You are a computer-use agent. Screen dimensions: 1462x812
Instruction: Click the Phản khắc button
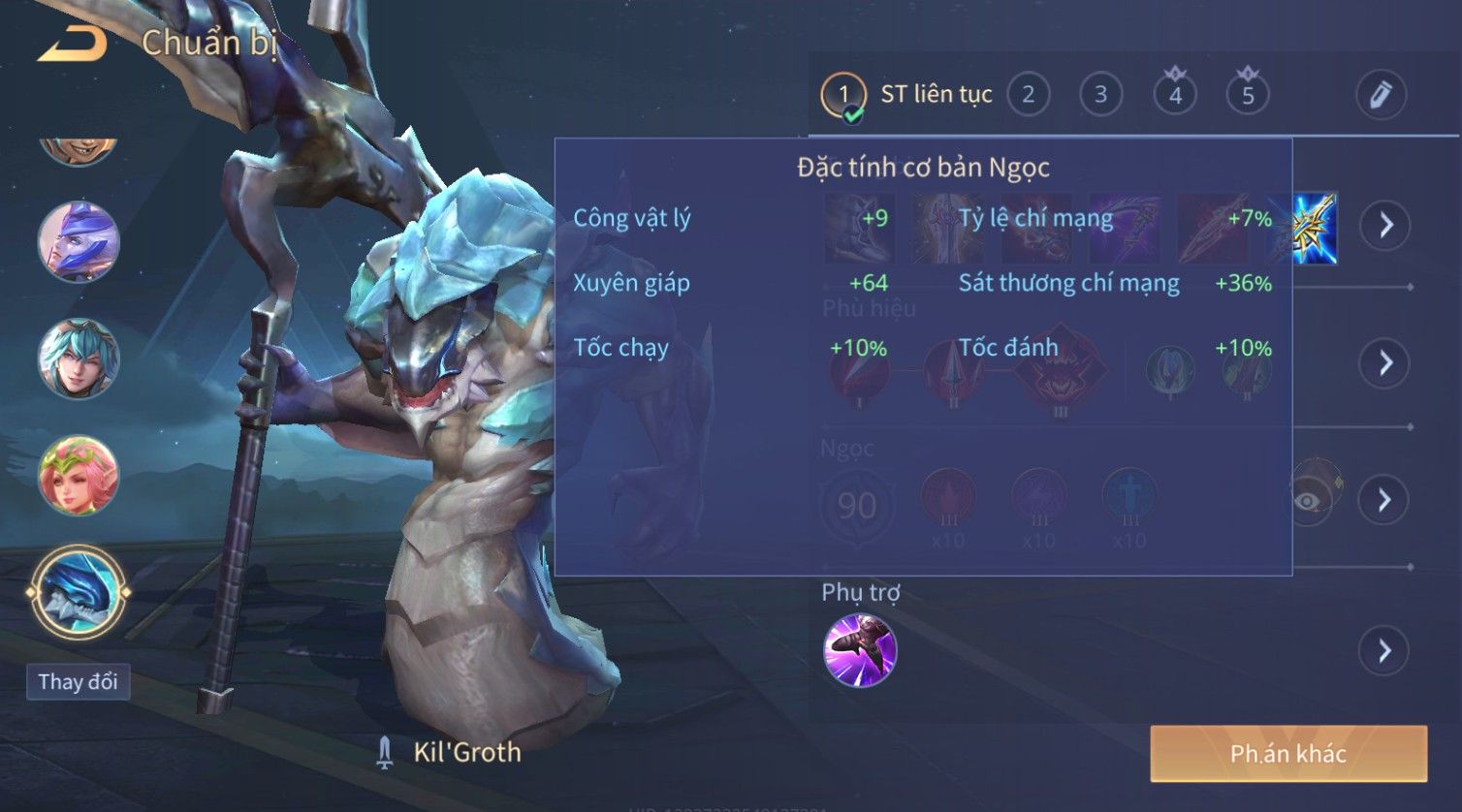point(1288,753)
